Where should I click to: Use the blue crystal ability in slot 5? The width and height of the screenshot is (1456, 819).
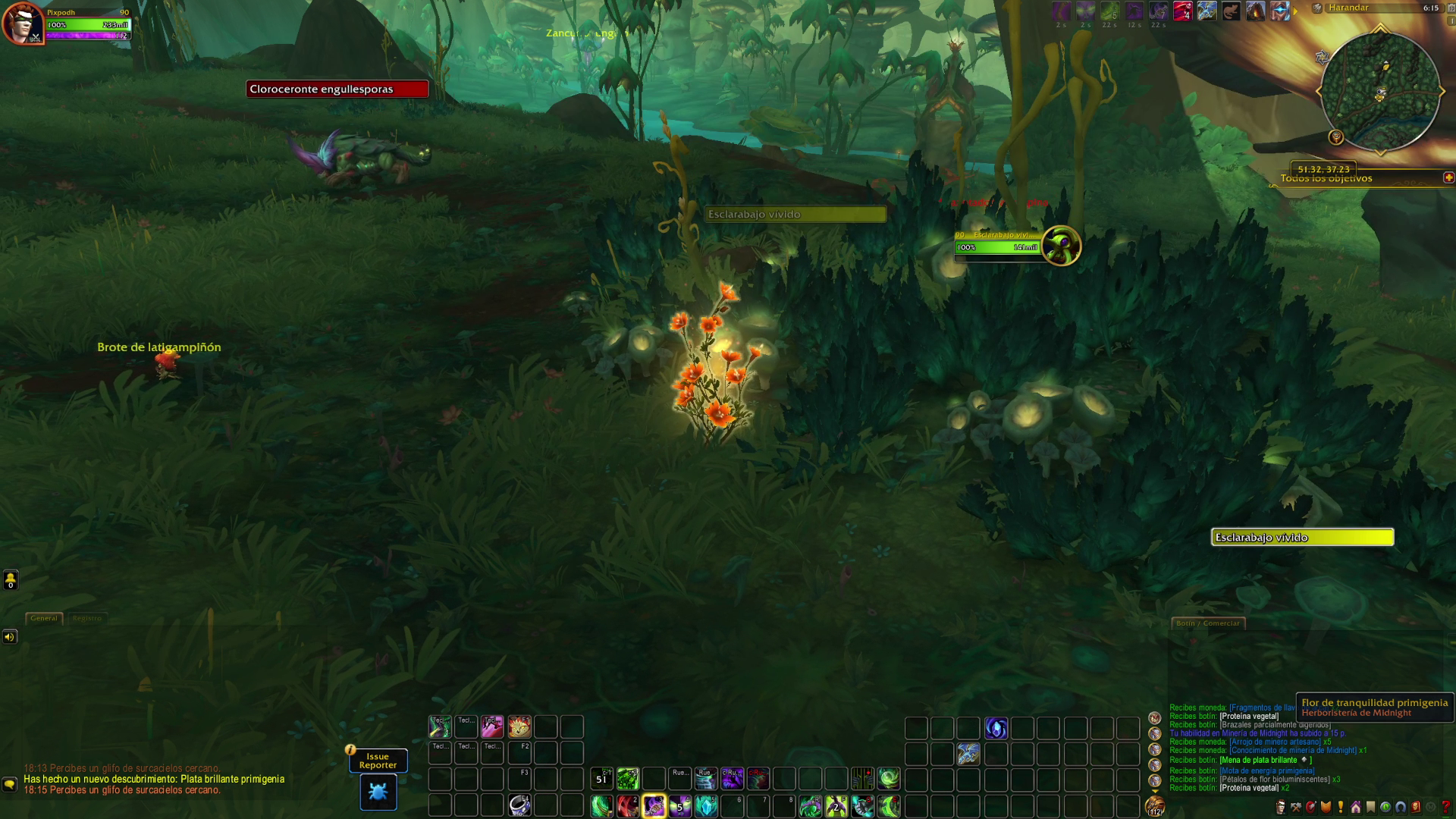(x=706, y=805)
